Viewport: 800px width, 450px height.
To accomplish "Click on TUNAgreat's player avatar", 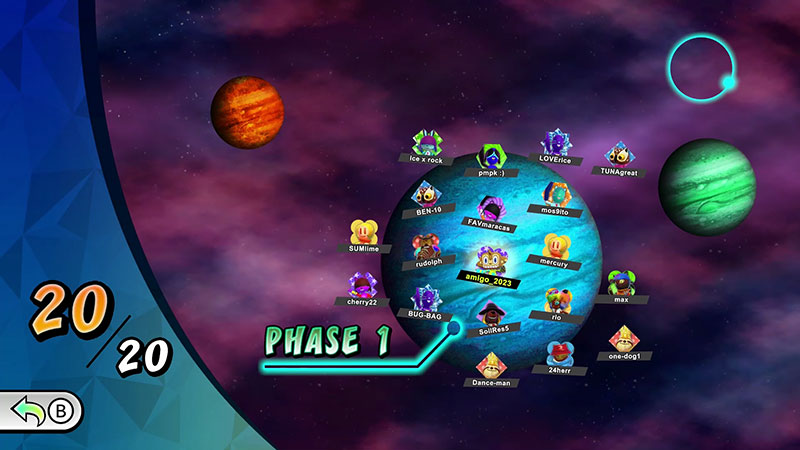I will (619, 156).
